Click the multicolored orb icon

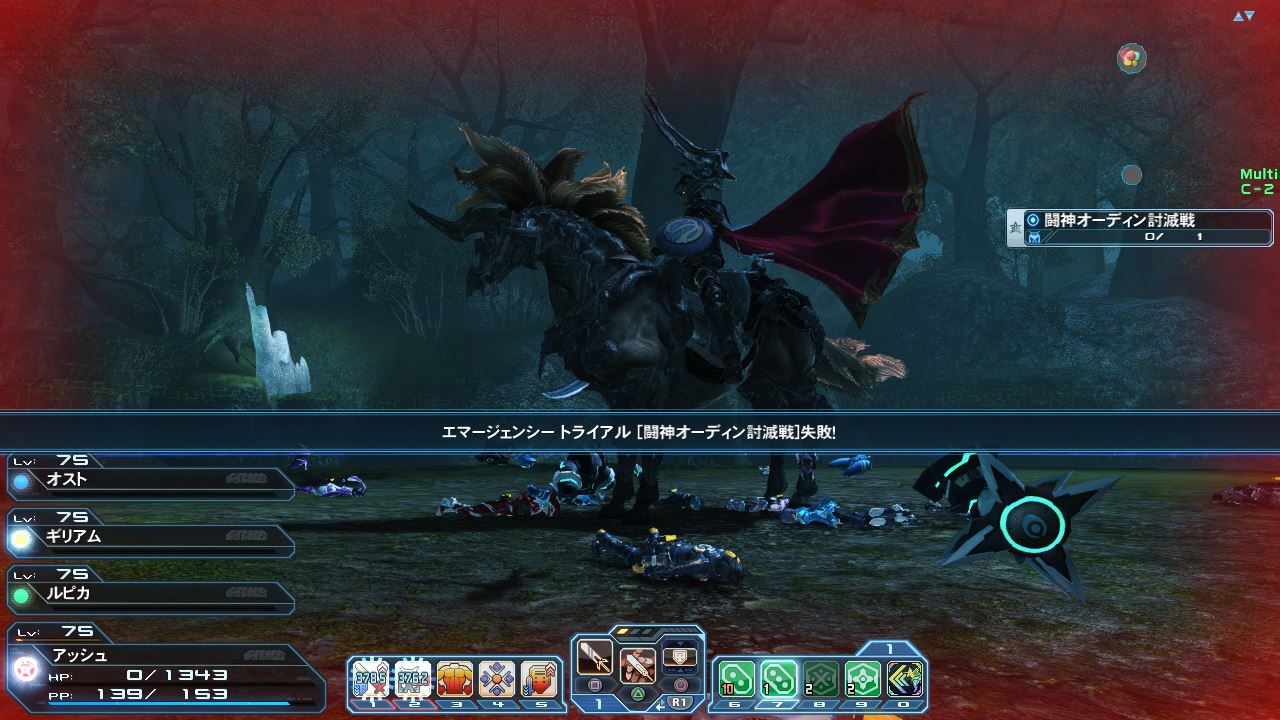coord(1131,58)
